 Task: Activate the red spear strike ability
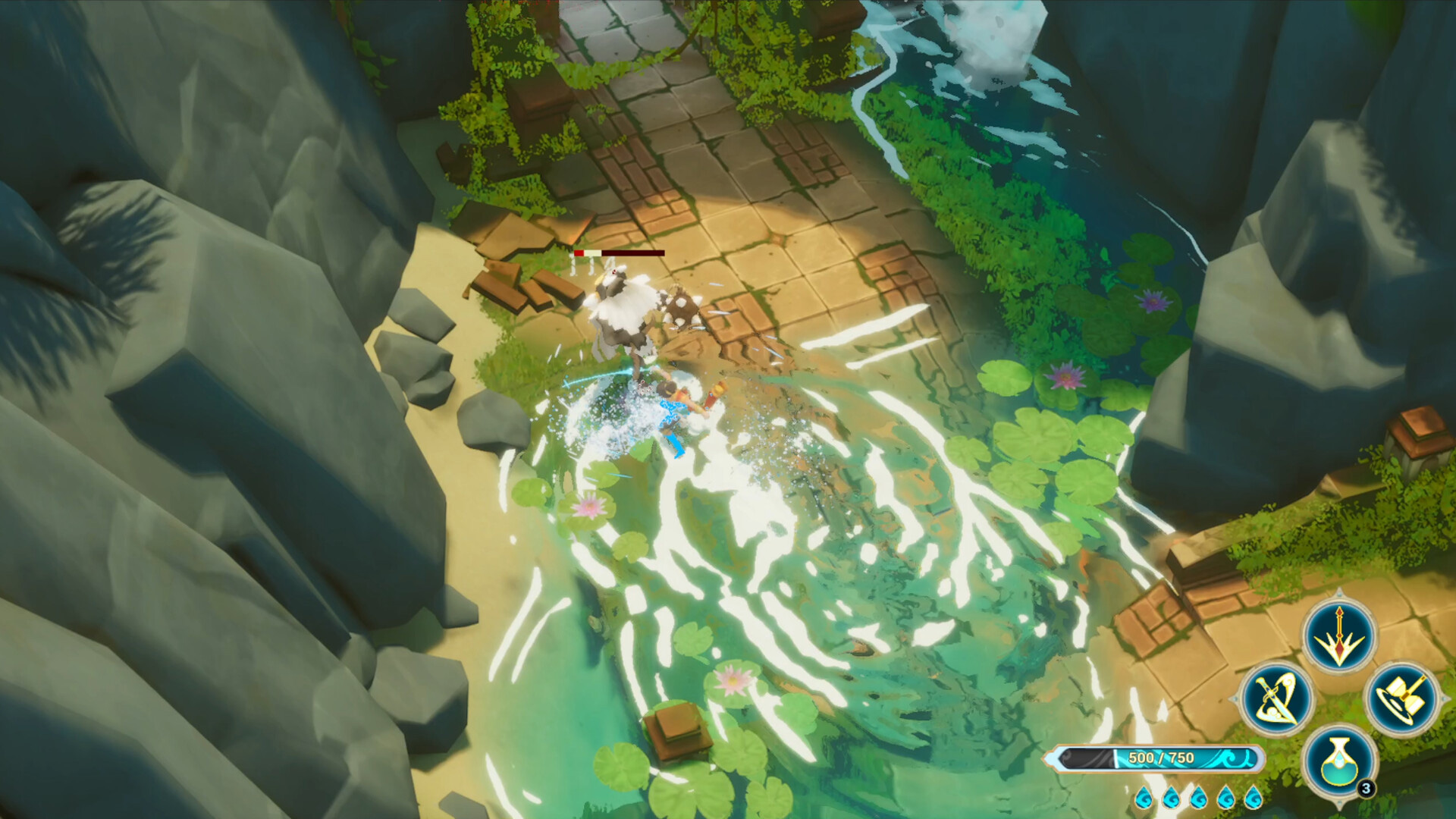[1338, 635]
